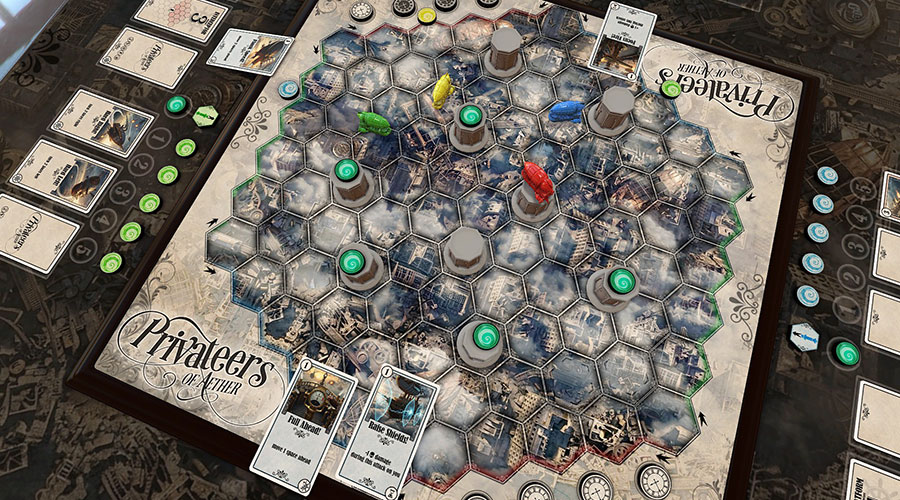Pick the green airship token
Image resolution: width=900 pixels, height=500 pixels.
coord(375,122)
